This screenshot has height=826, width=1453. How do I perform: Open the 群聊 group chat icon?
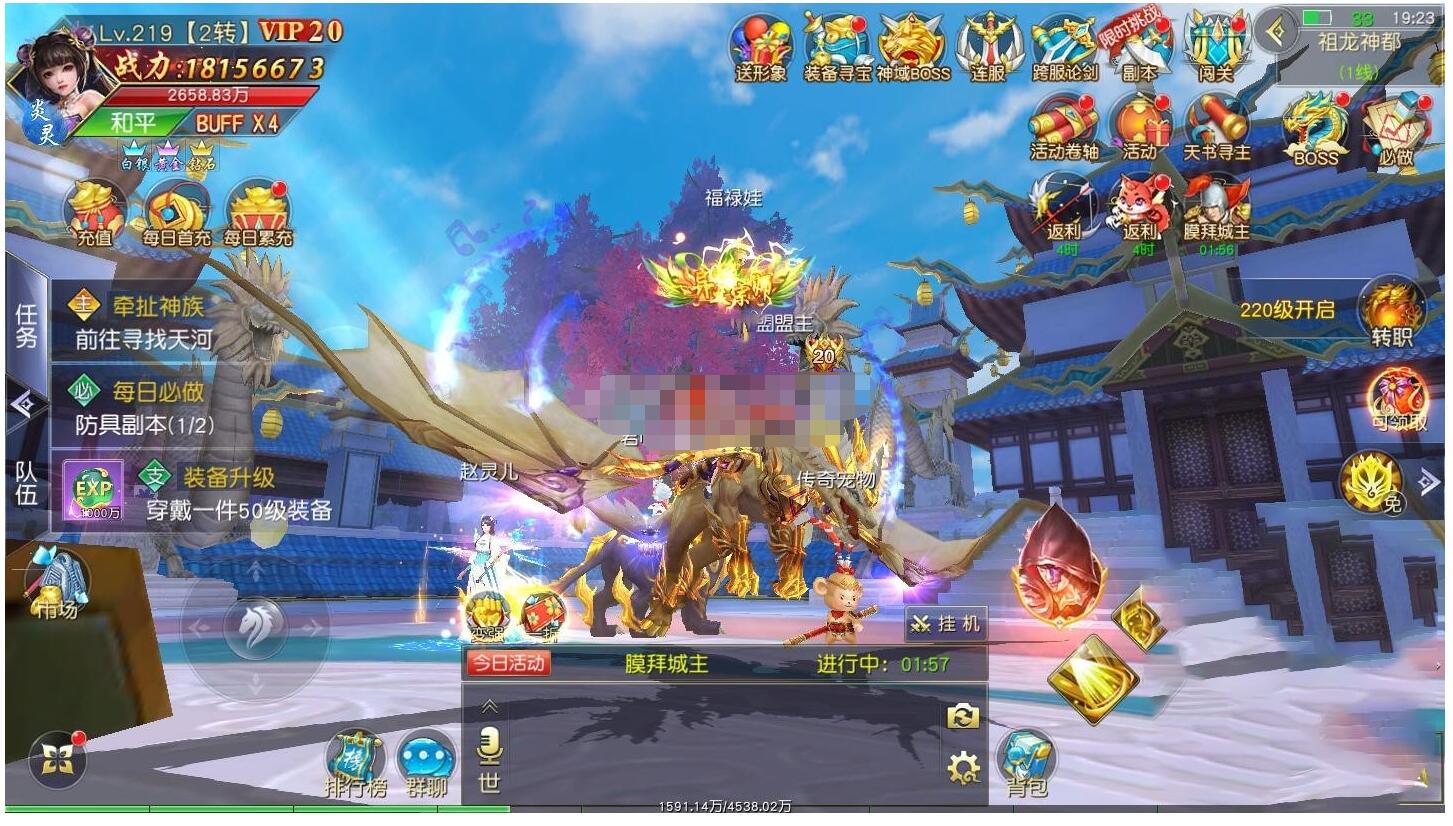(425, 755)
